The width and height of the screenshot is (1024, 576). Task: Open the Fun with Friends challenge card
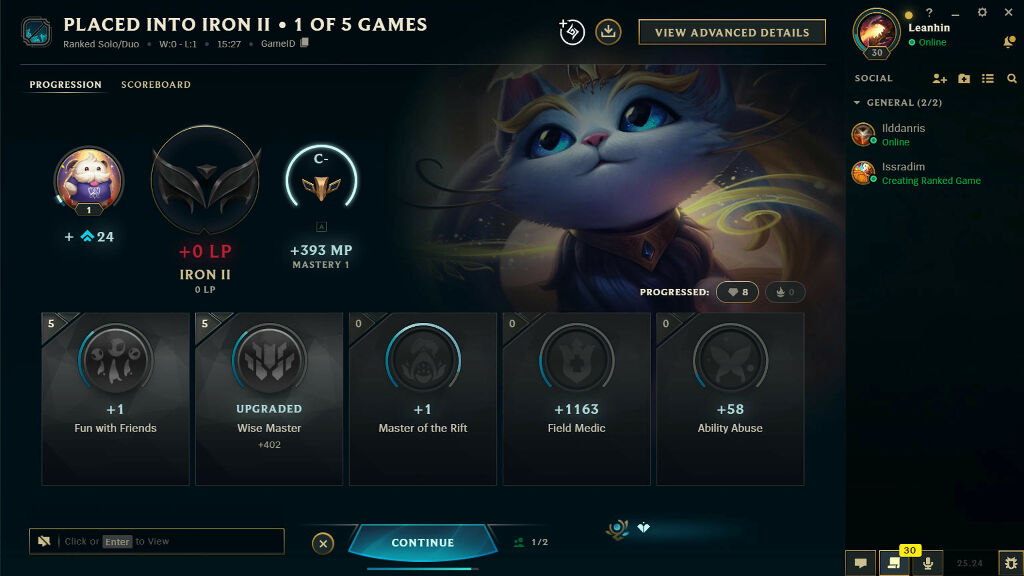(x=115, y=398)
